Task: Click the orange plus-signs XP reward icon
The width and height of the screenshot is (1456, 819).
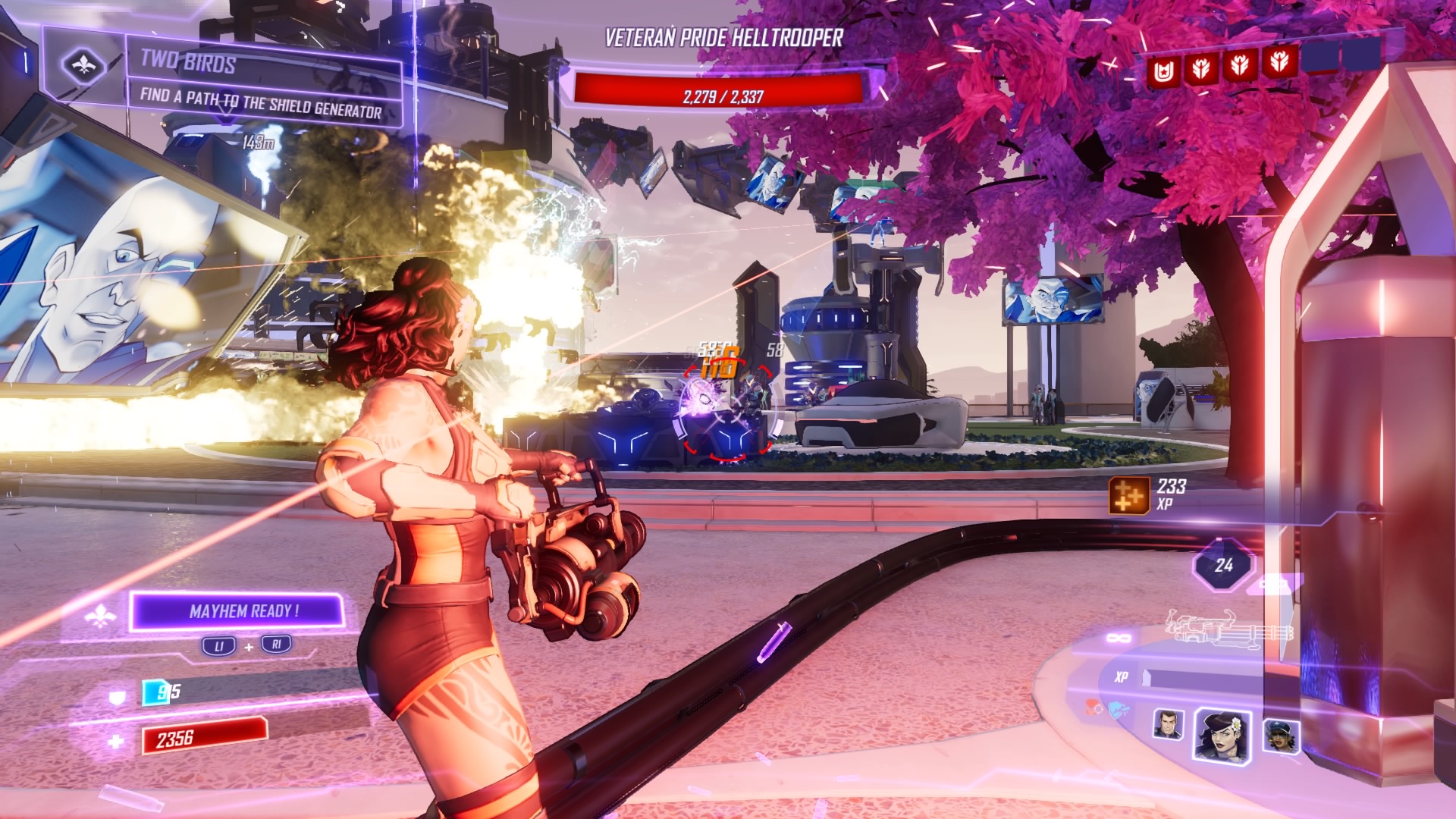Action: click(x=1128, y=496)
